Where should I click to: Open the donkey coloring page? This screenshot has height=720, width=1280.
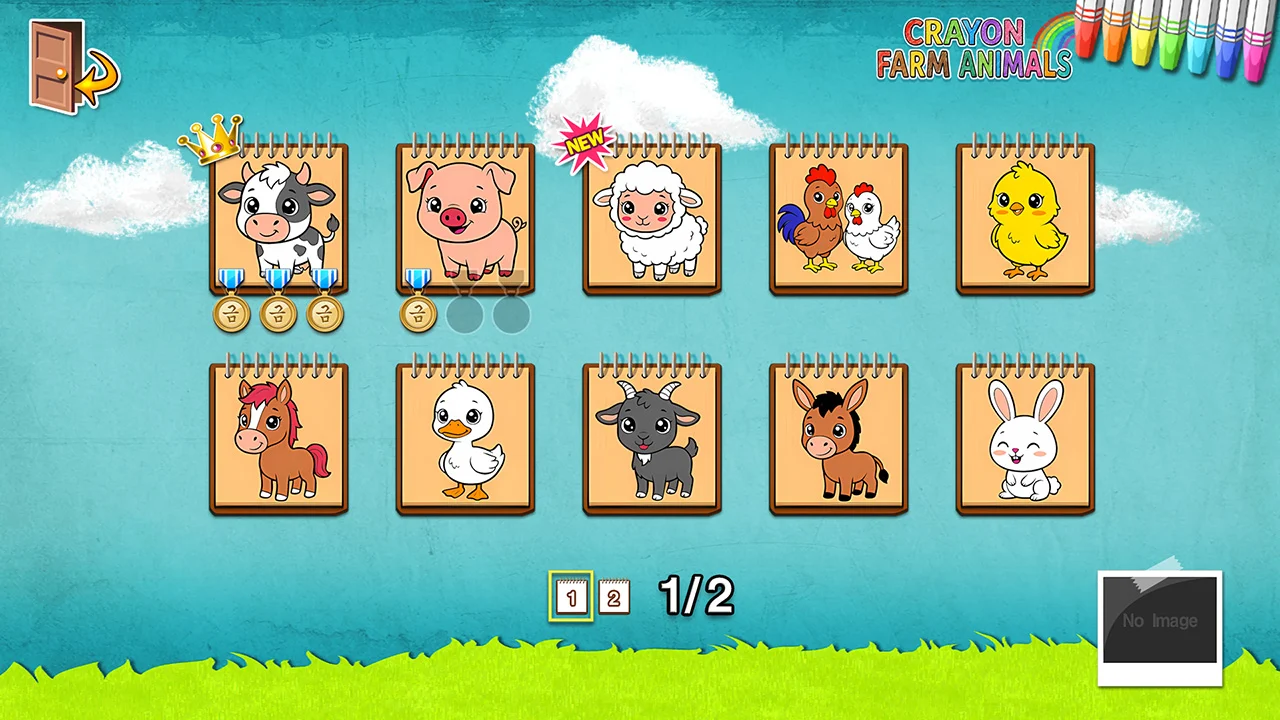point(838,440)
